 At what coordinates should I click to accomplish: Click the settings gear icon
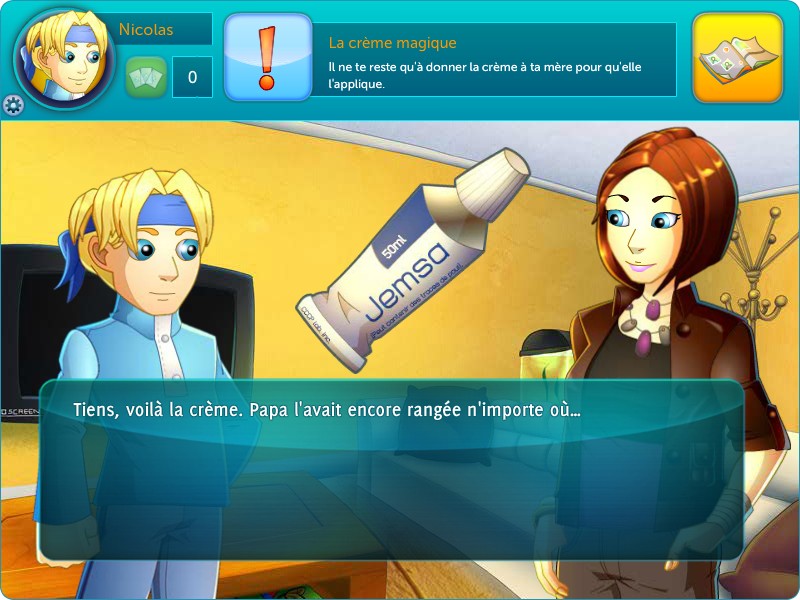pyautogui.click(x=13, y=105)
